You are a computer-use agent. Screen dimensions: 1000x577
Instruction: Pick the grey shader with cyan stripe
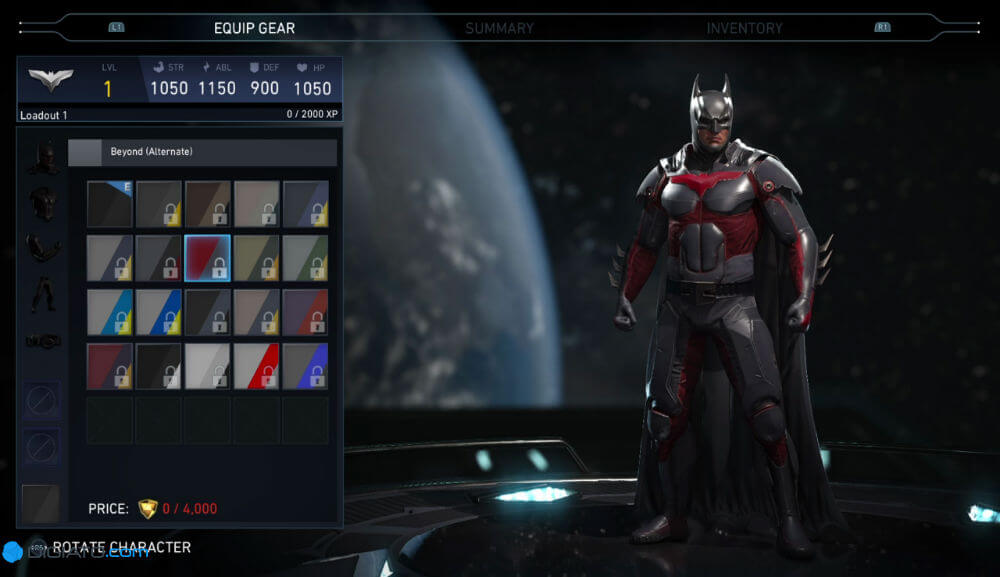pyautogui.click(x=110, y=312)
